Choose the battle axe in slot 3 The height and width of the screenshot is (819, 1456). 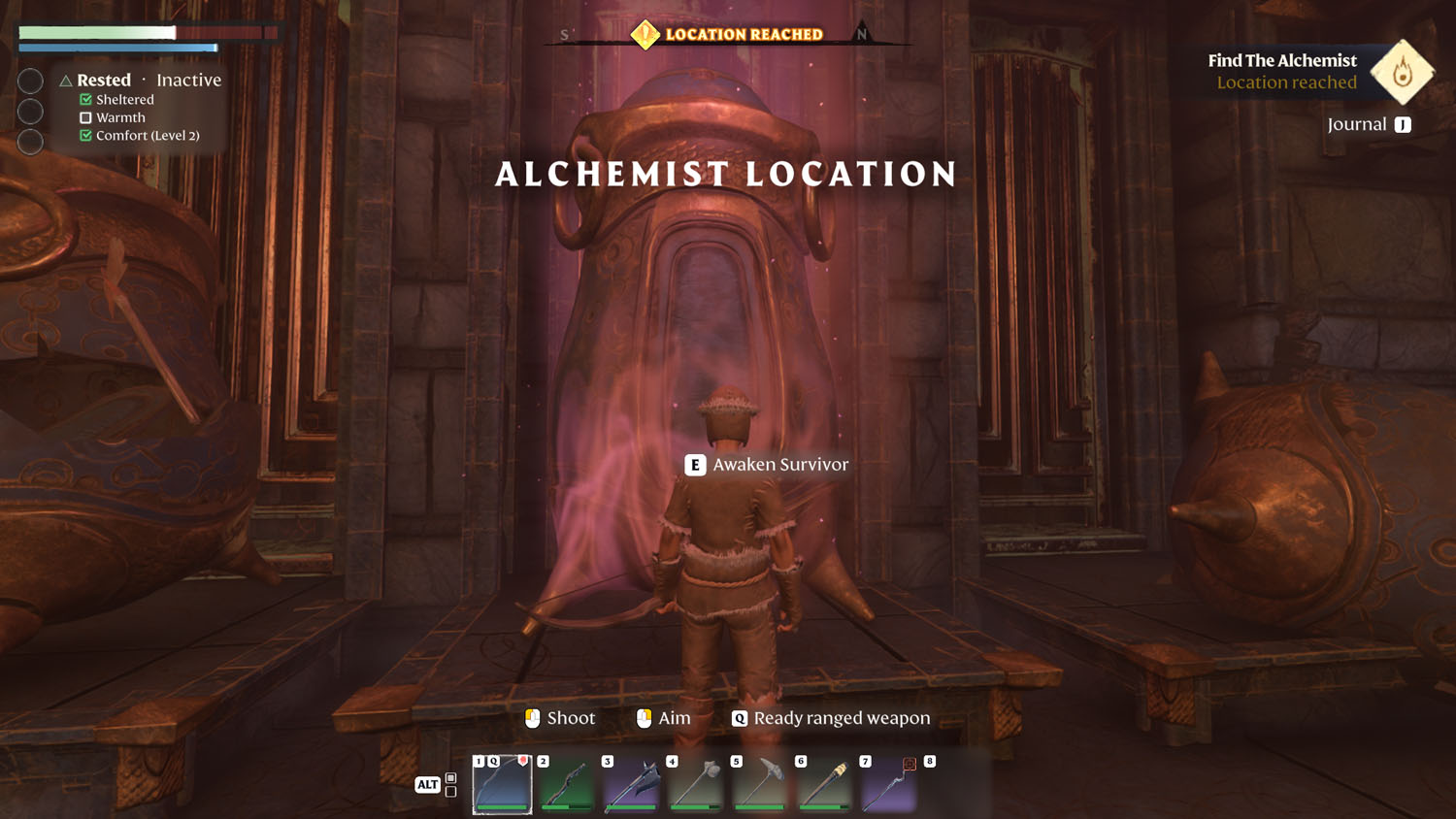click(631, 784)
